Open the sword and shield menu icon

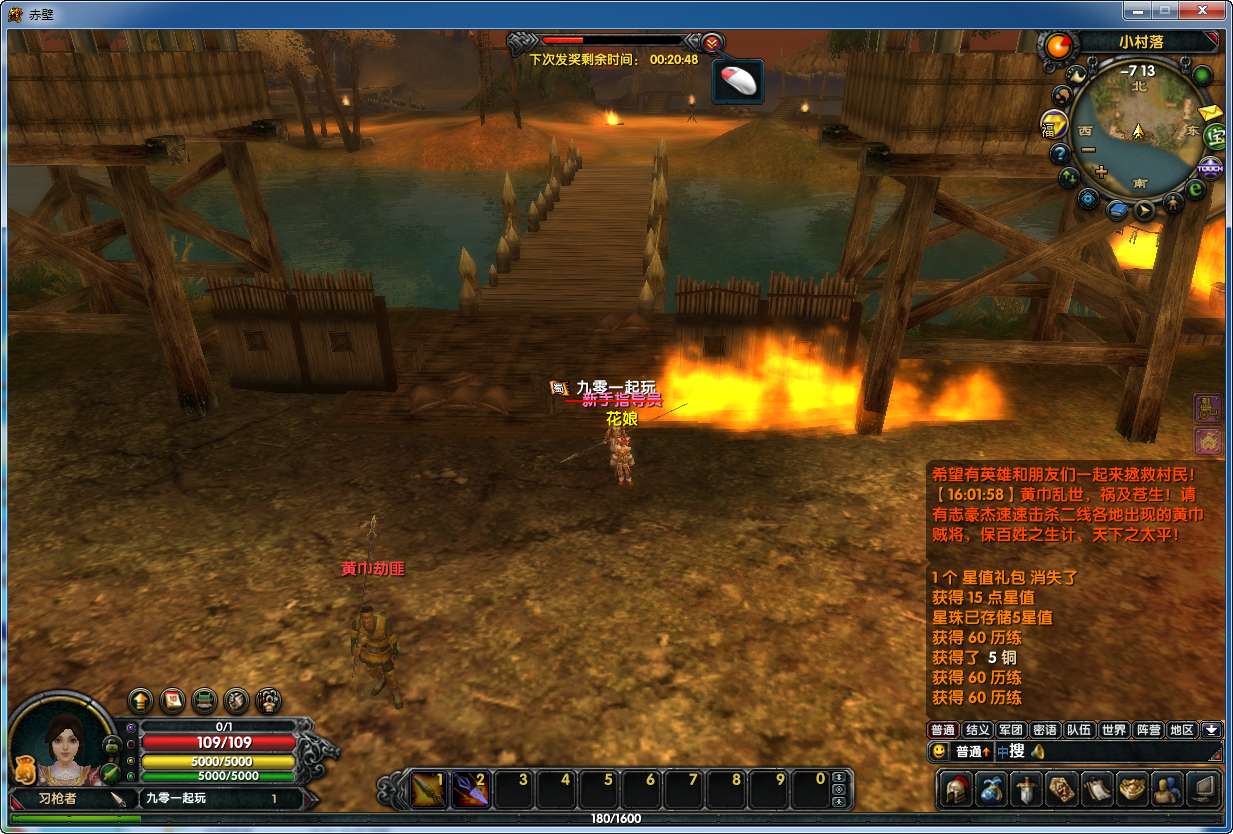click(1026, 789)
